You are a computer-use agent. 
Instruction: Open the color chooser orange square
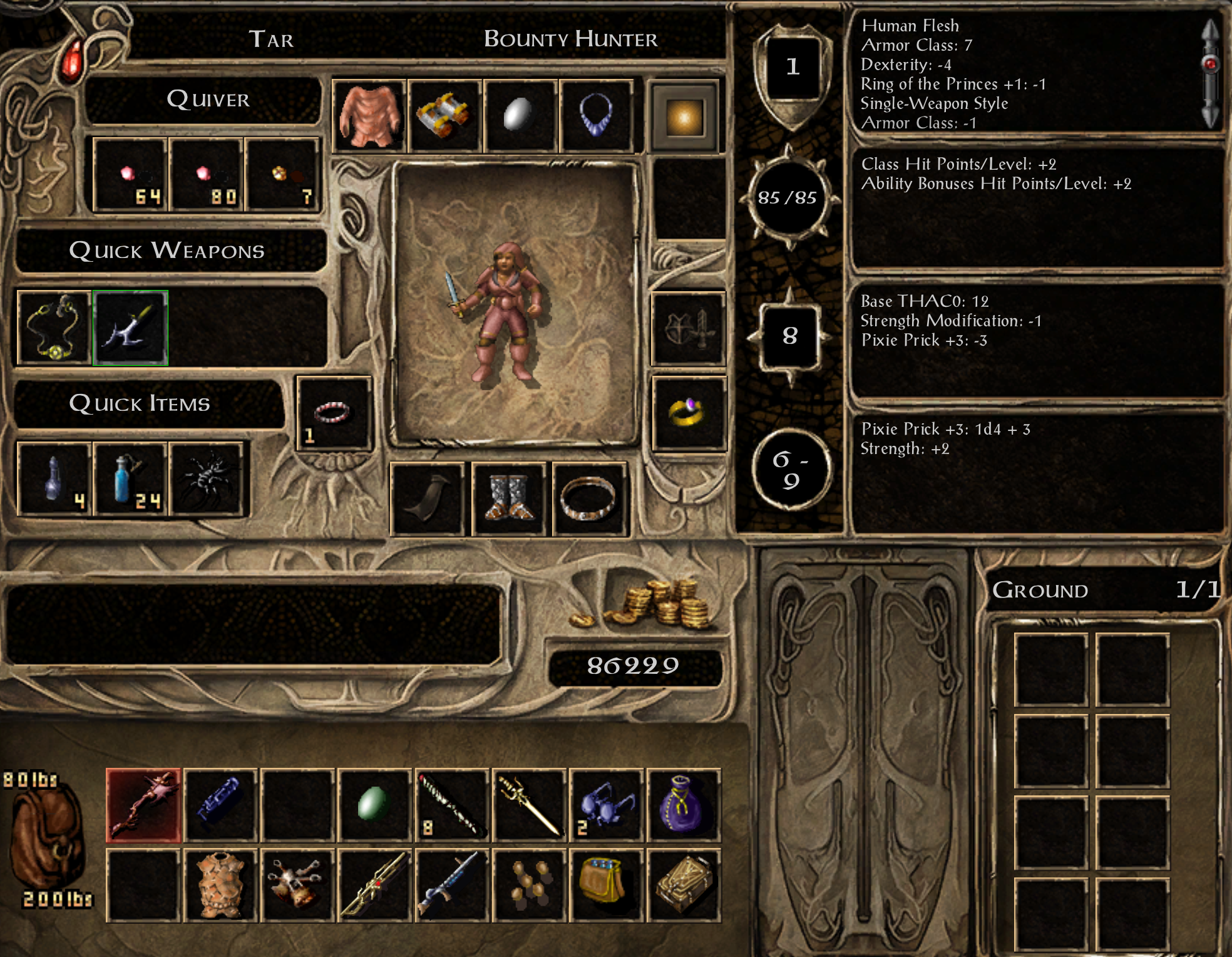pos(685,117)
